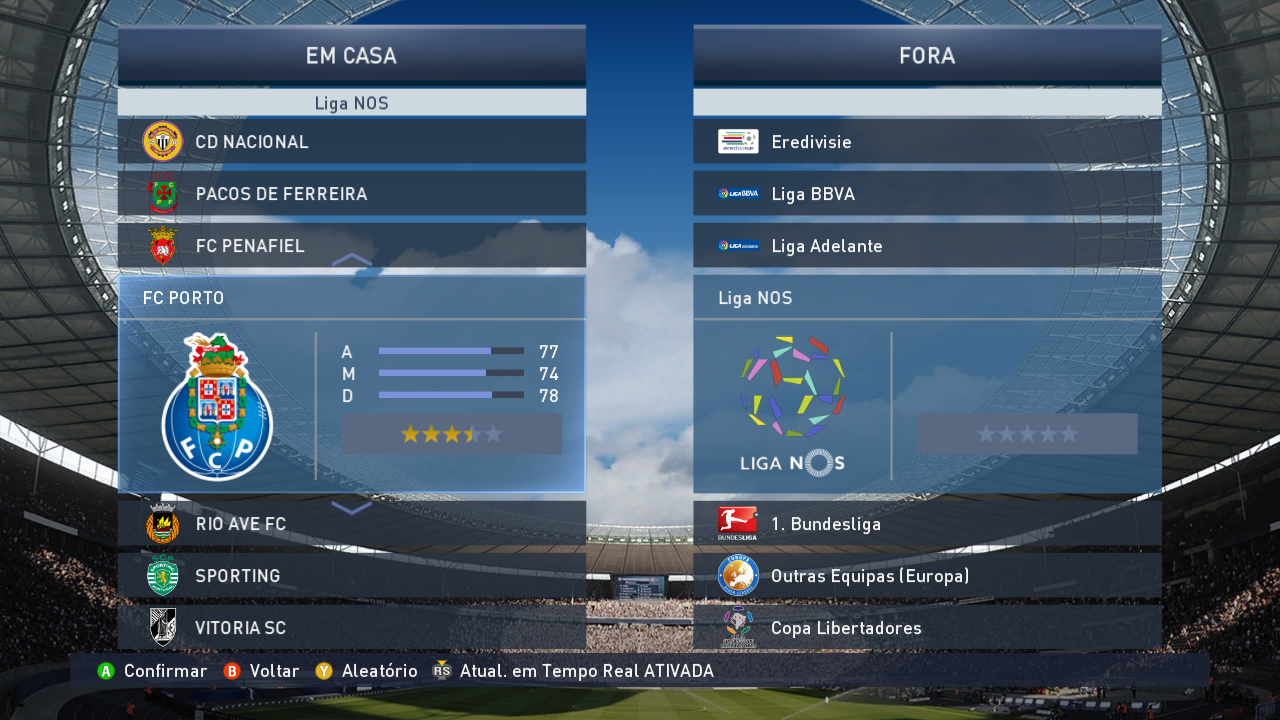The width and height of the screenshot is (1280, 720).
Task: Open the highlighted Liga NOS league panel
Action: click(x=927, y=385)
